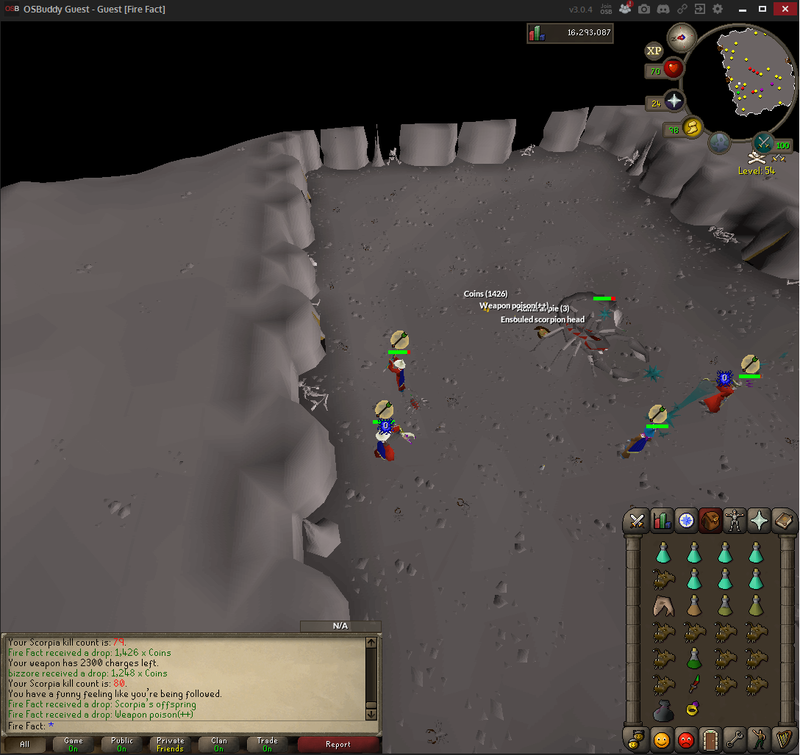Open the Worn Equipment tab

[734, 520]
